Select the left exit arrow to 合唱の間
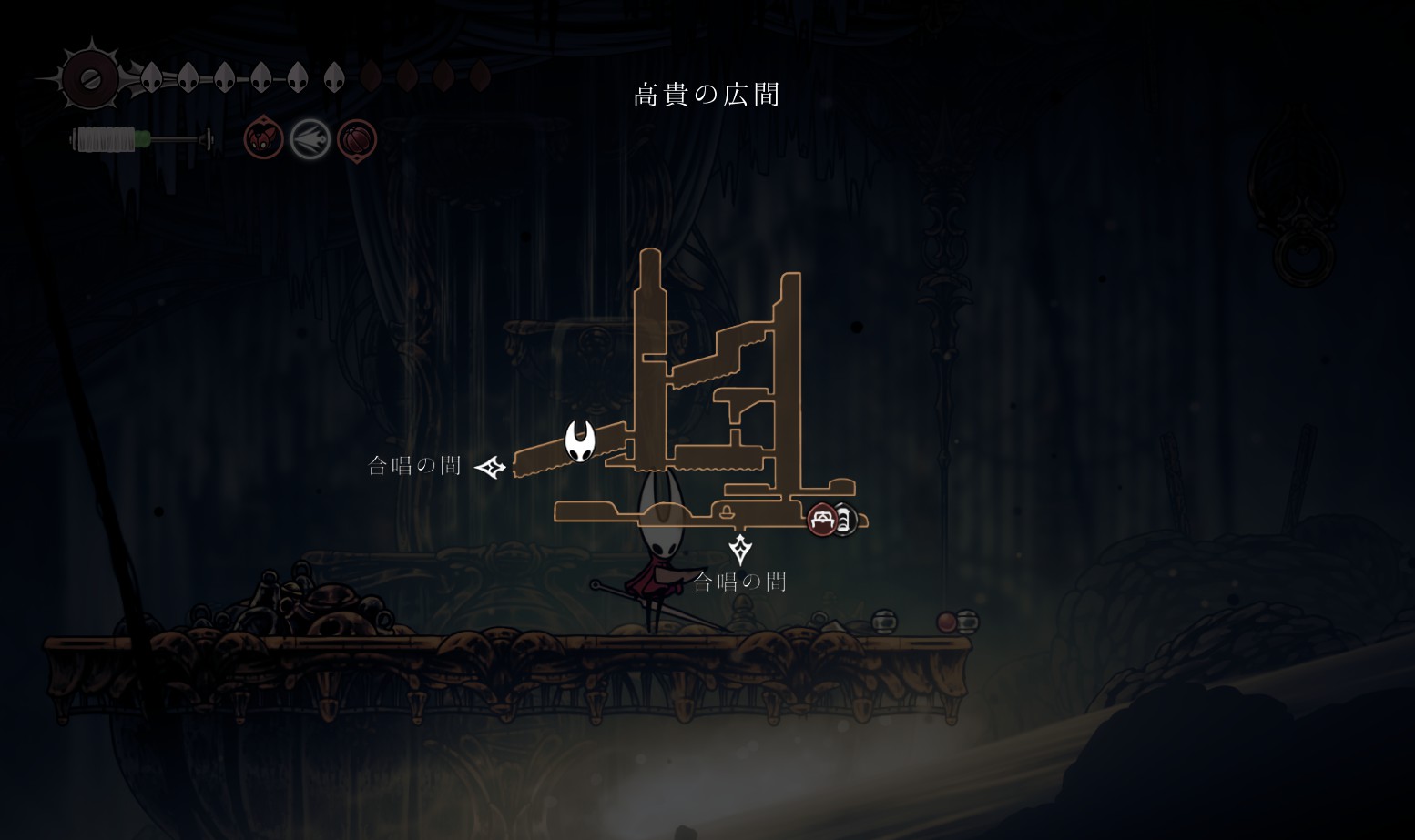The image size is (1415, 840). [x=490, y=468]
